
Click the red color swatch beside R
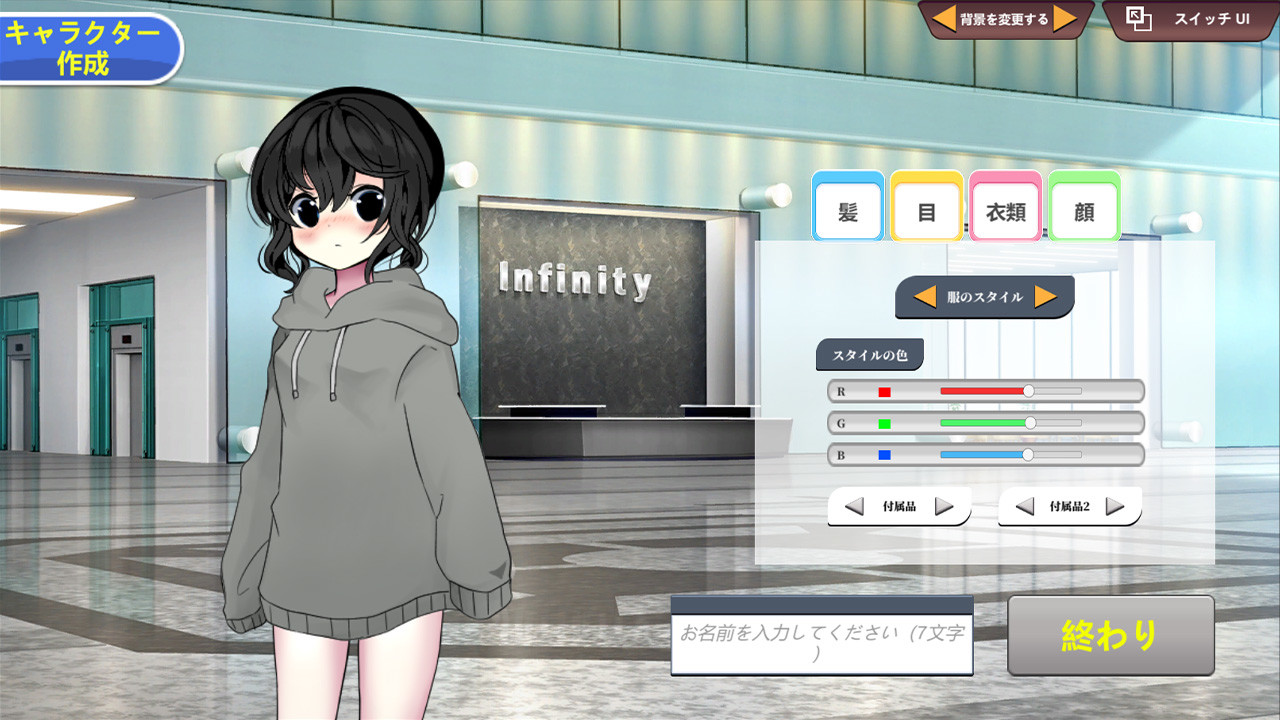tap(884, 392)
